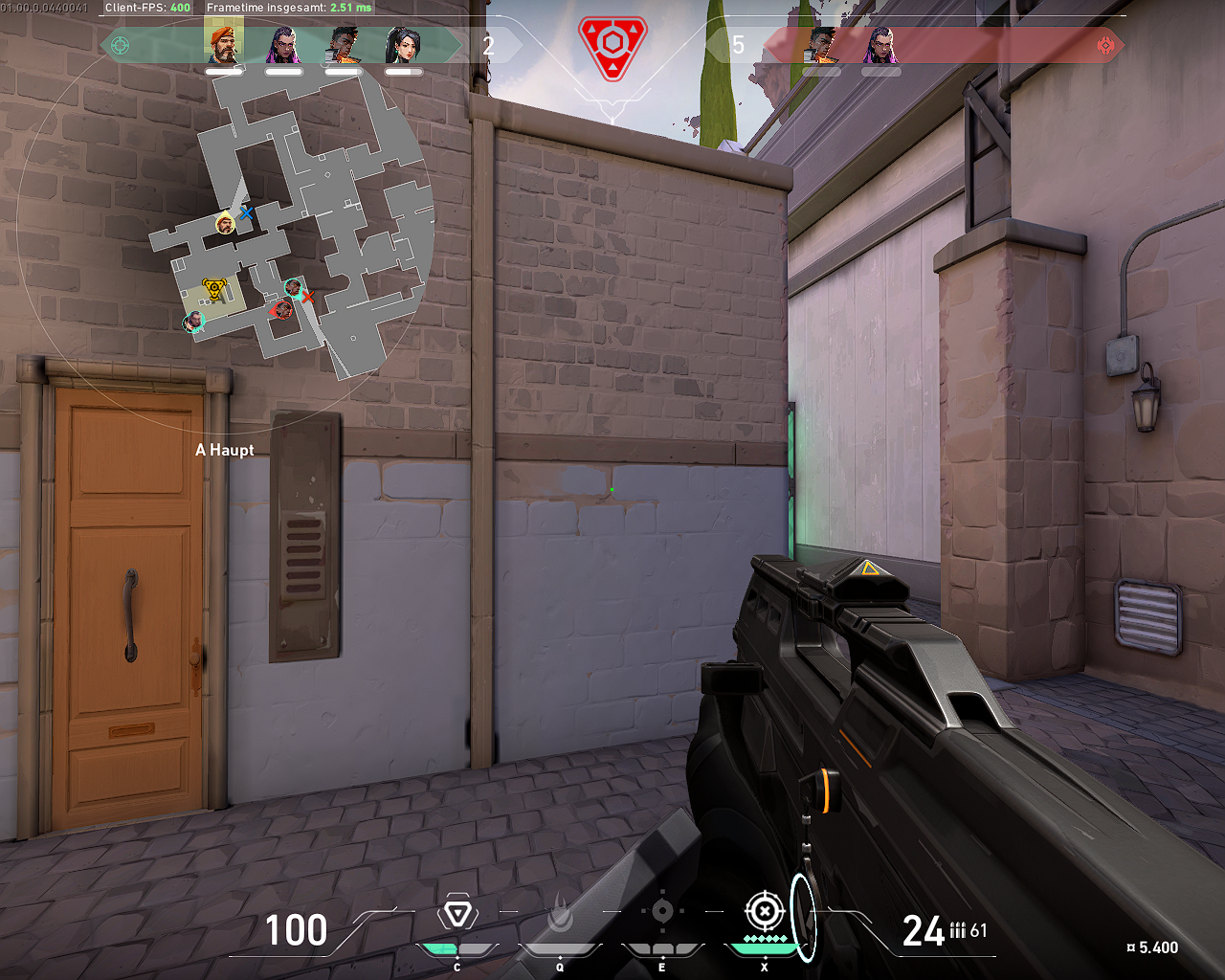This screenshot has height=980, width=1225.
Task: Click the red enemy emblem at top right
Action: coord(1105,43)
